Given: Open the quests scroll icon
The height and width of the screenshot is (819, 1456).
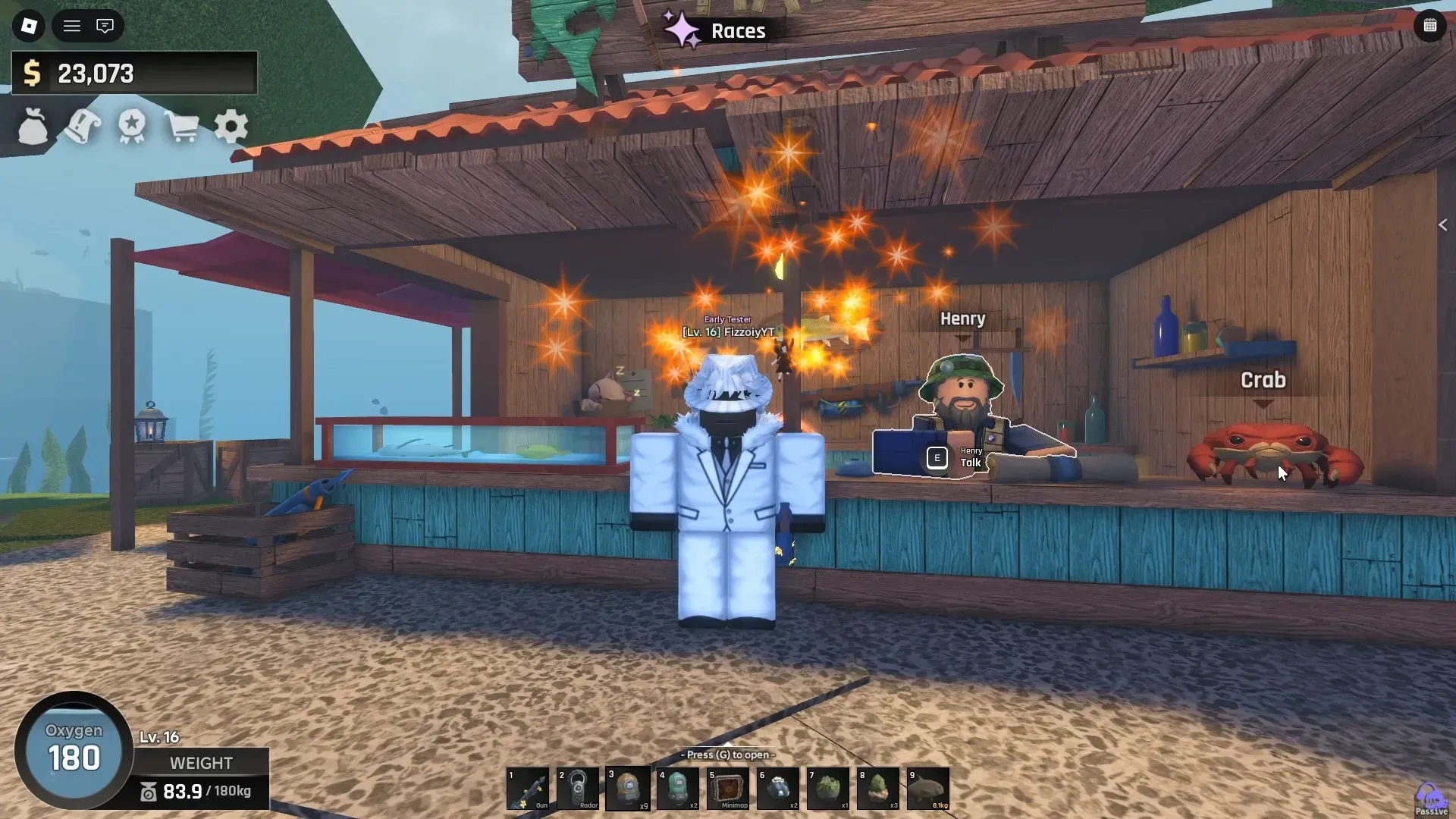Looking at the screenshot, I should click(81, 127).
